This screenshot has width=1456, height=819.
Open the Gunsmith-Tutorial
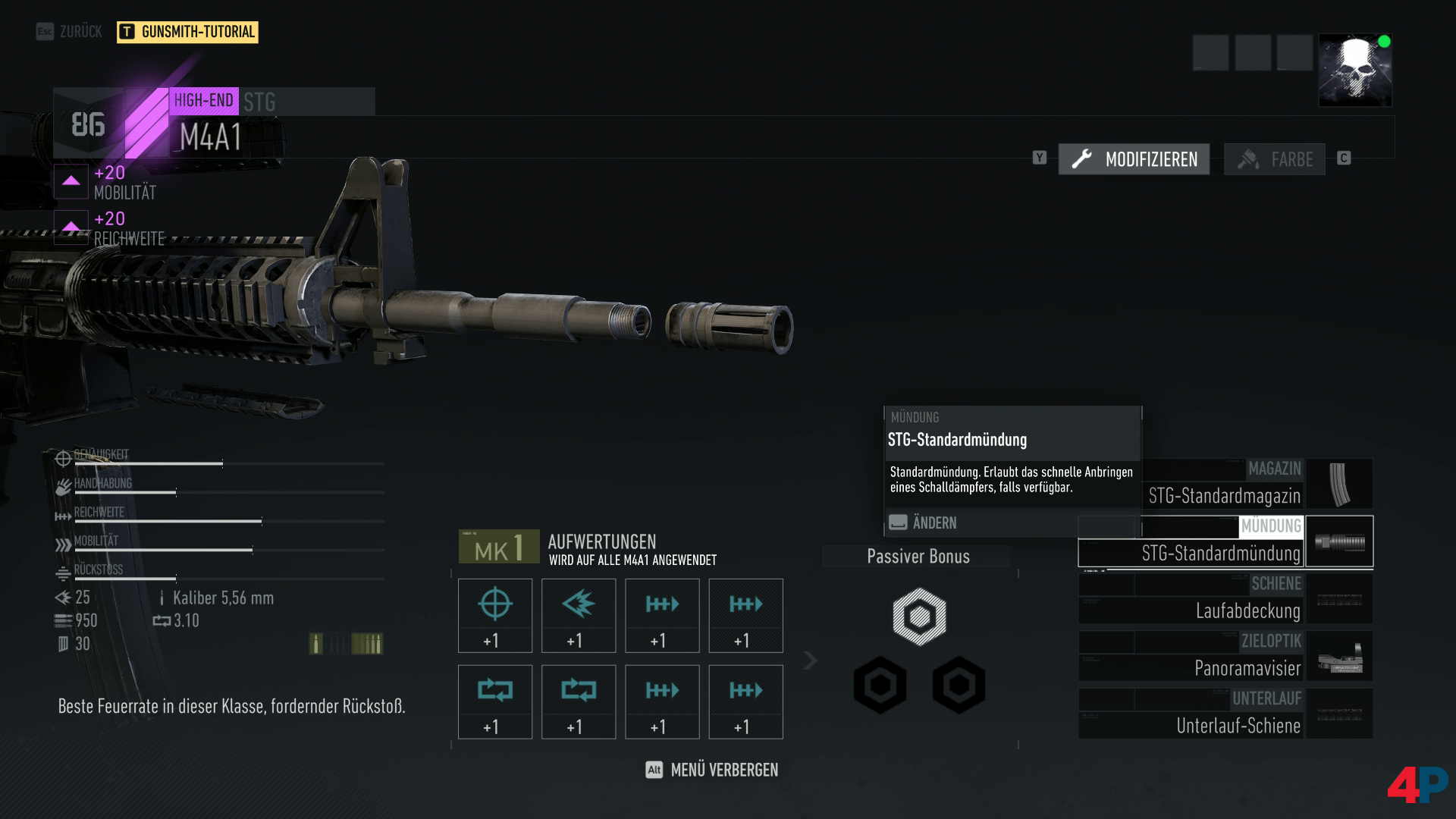pyautogui.click(x=187, y=32)
